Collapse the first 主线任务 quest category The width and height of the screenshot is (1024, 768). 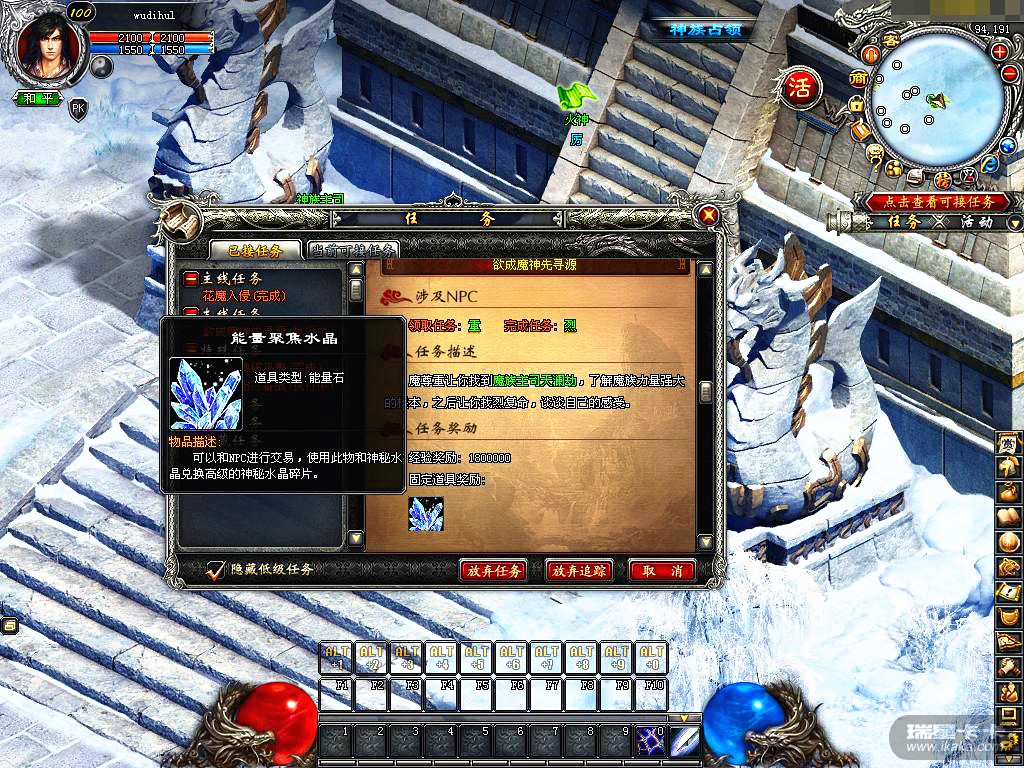coord(191,279)
